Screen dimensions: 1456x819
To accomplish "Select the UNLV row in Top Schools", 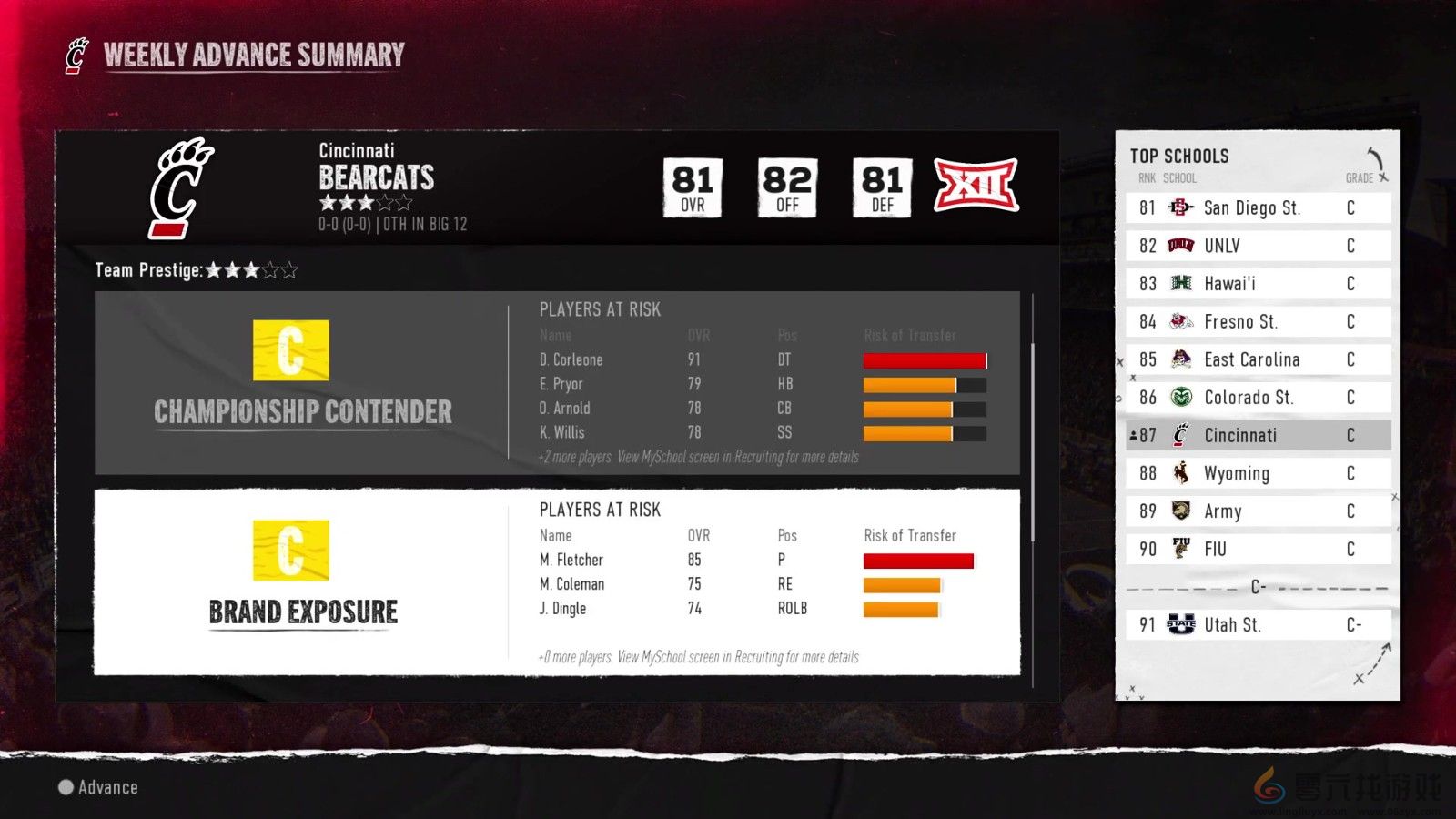I will (1258, 246).
